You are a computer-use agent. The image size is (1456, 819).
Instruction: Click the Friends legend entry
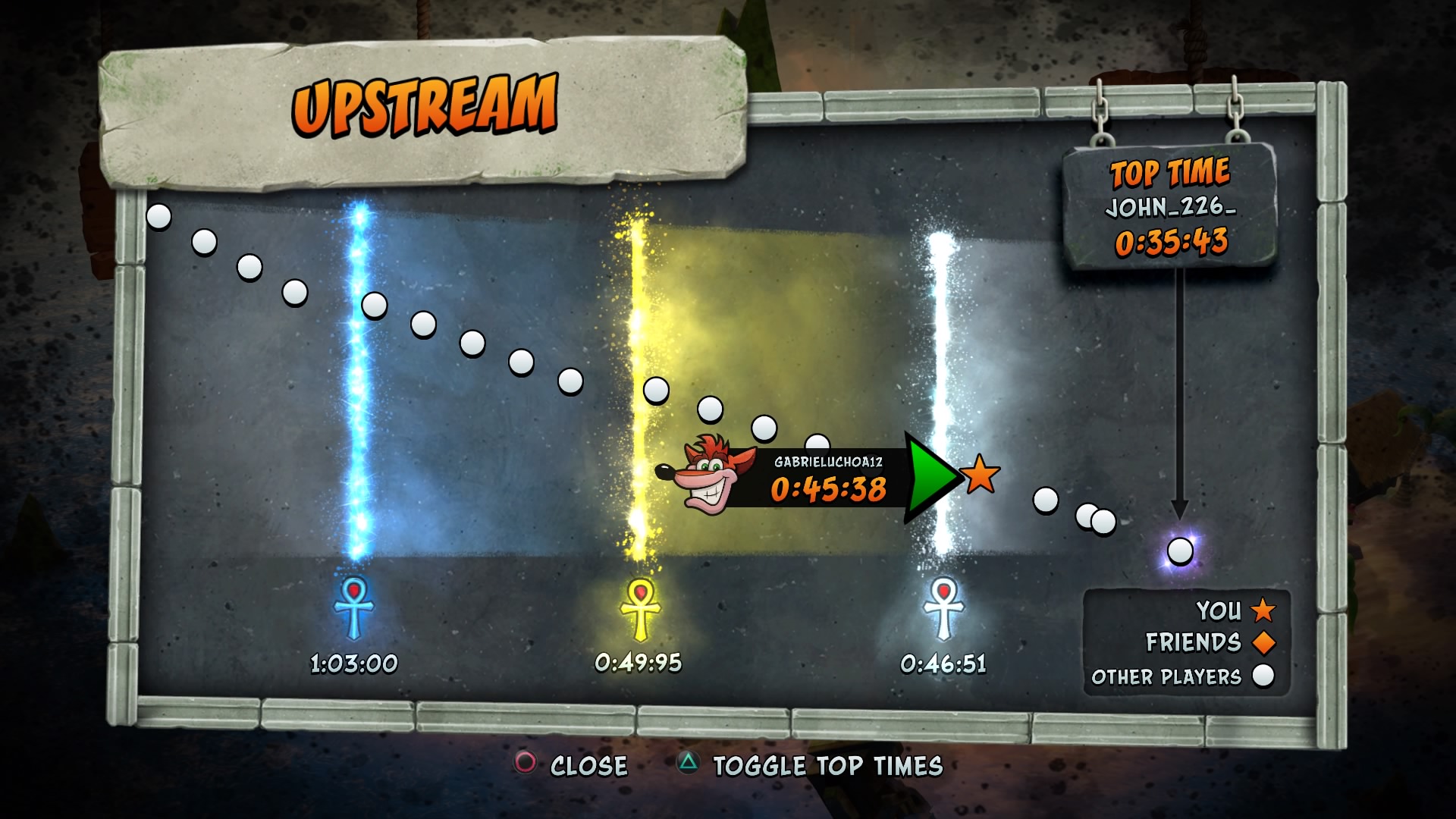point(1210,643)
